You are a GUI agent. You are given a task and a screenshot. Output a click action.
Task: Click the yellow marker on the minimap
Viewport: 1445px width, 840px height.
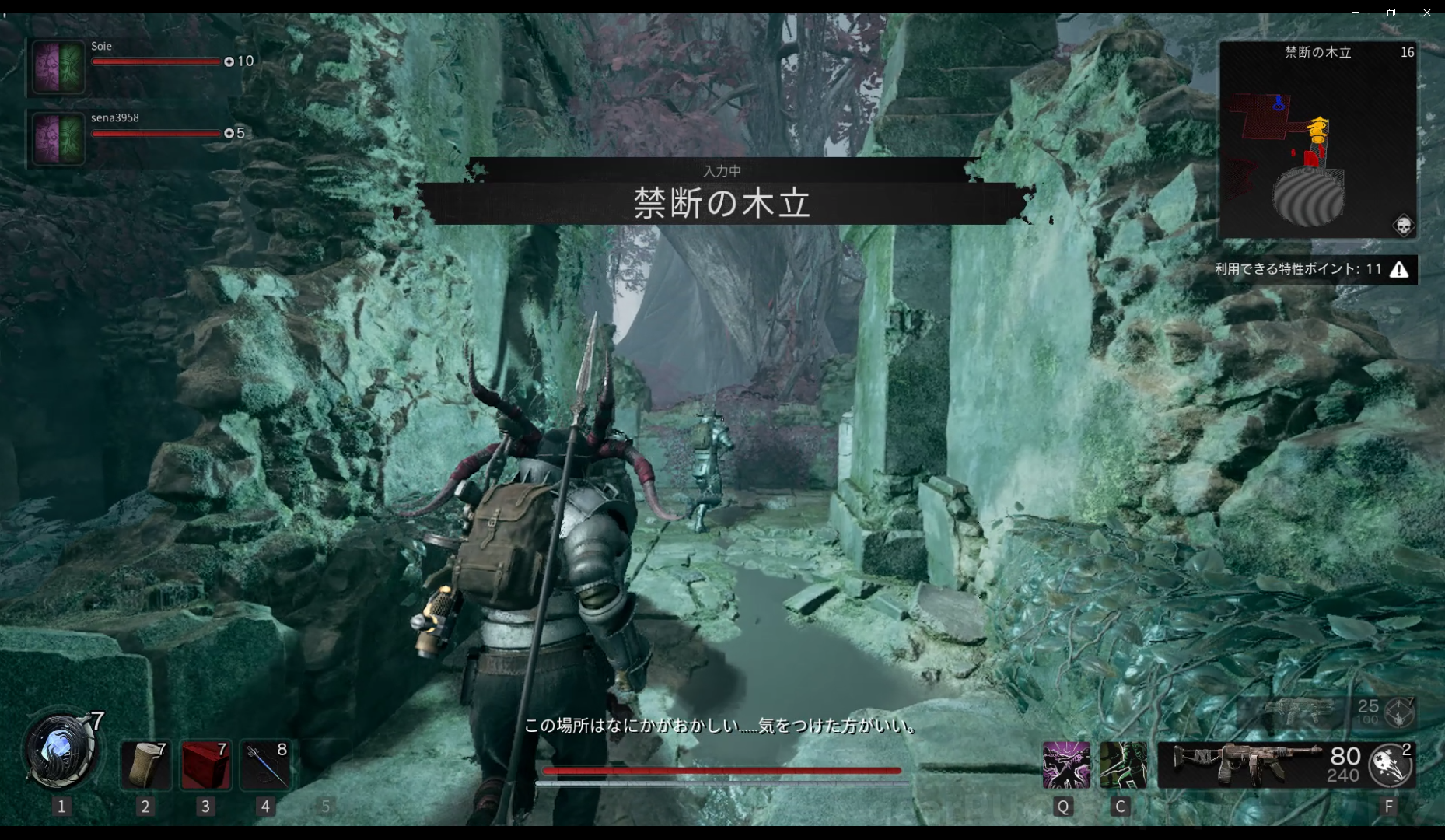[x=1317, y=129]
